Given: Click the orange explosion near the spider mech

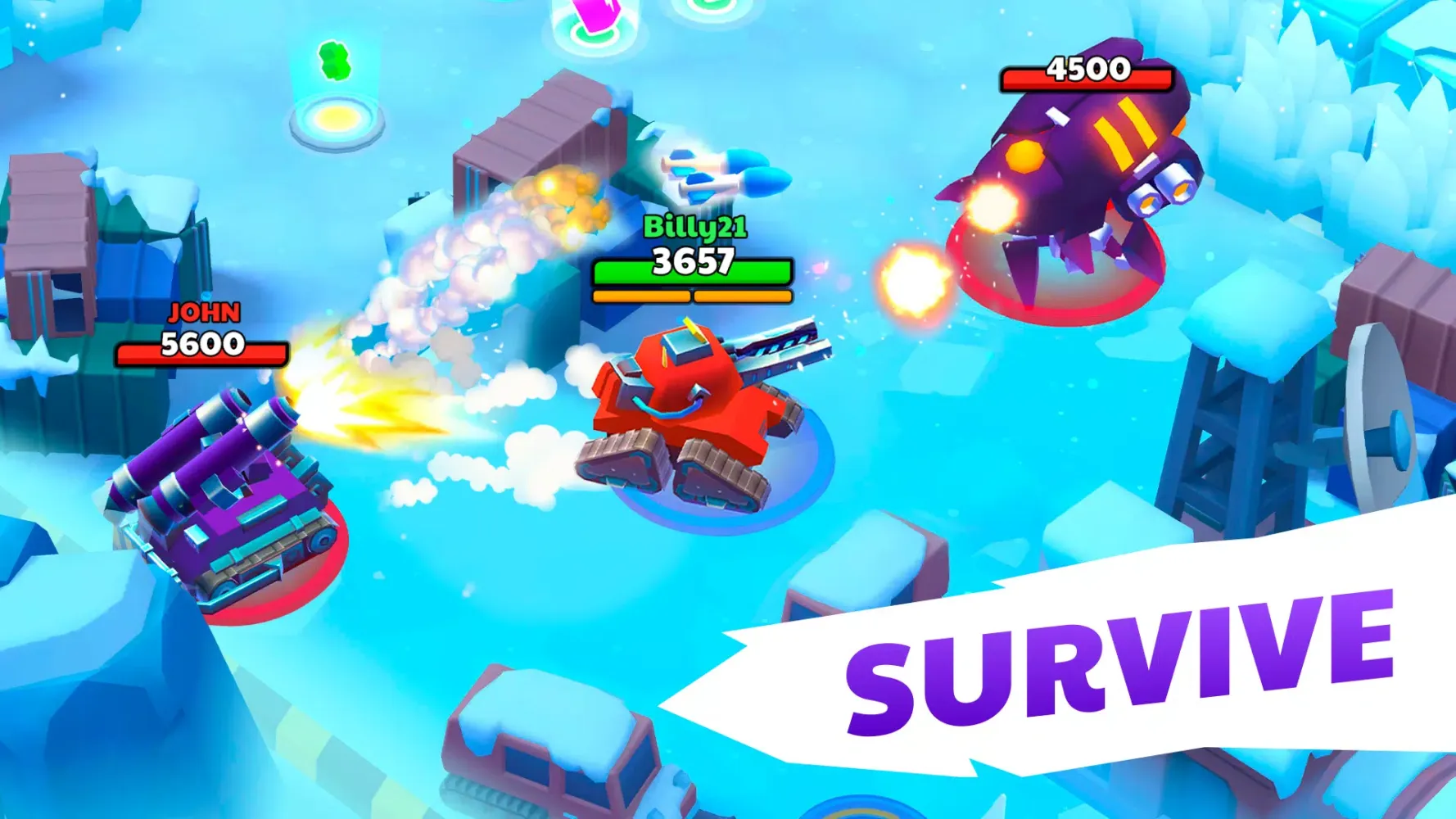Looking at the screenshot, I should [913, 278].
